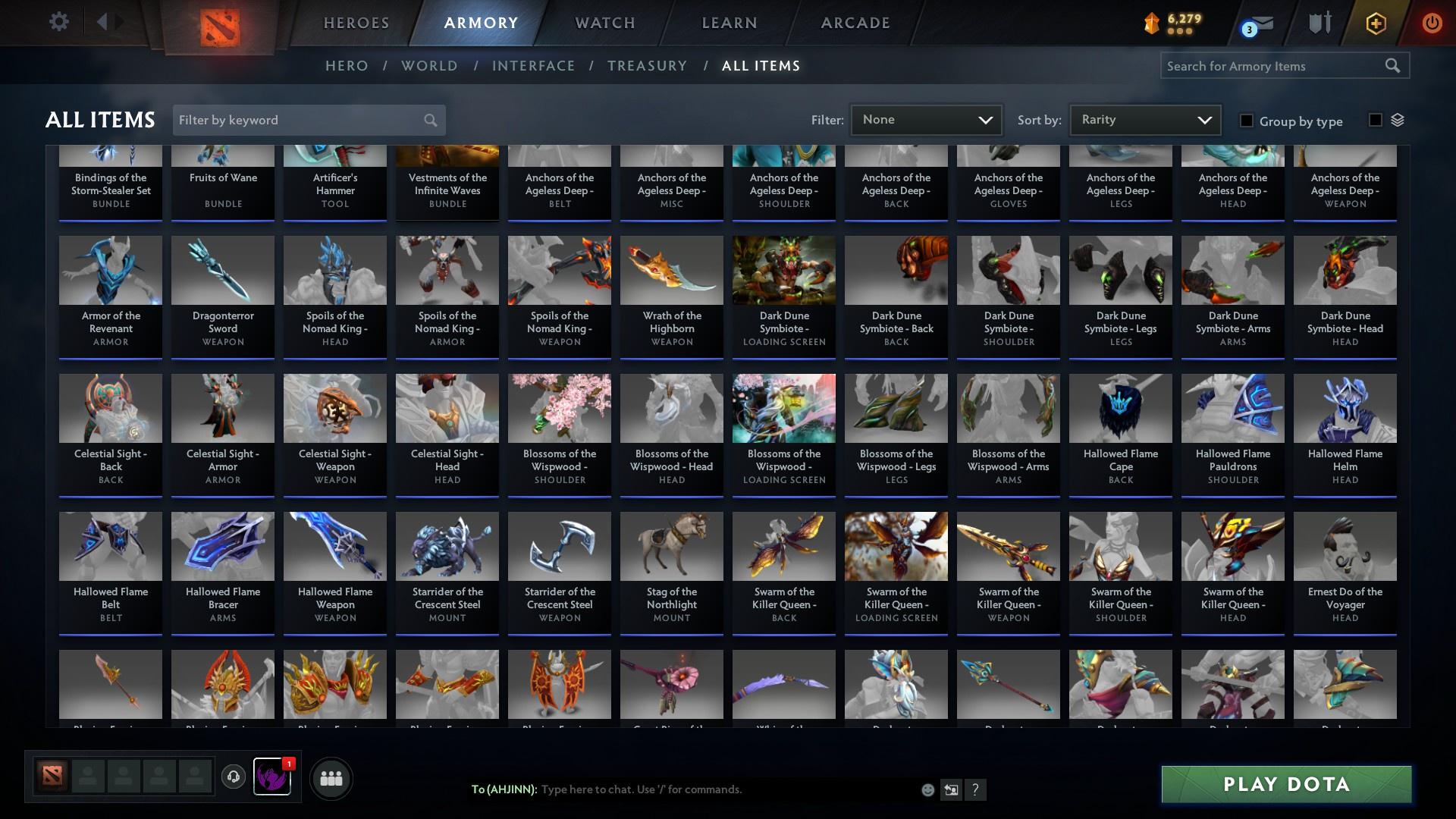Open the Filter dropdown set to None
Viewport: 1456px width, 819px height.
point(925,119)
